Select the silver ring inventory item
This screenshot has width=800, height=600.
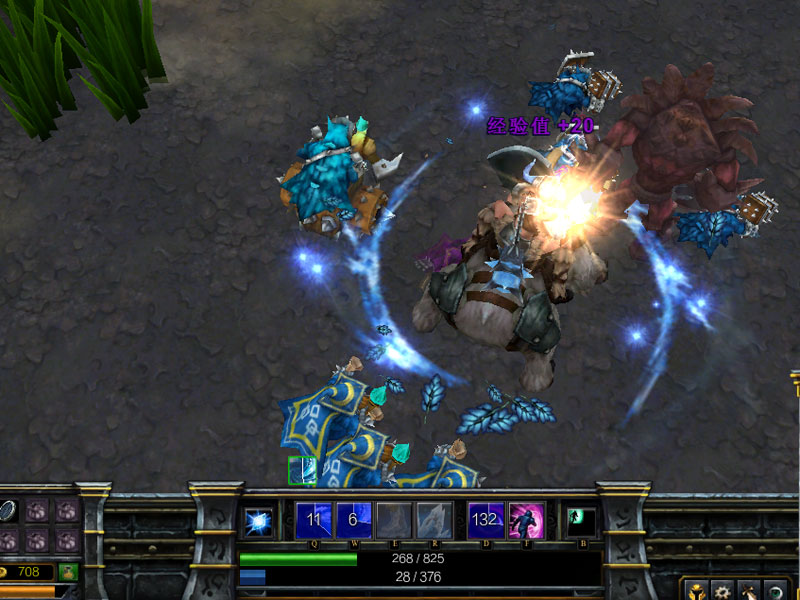(7, 511)
